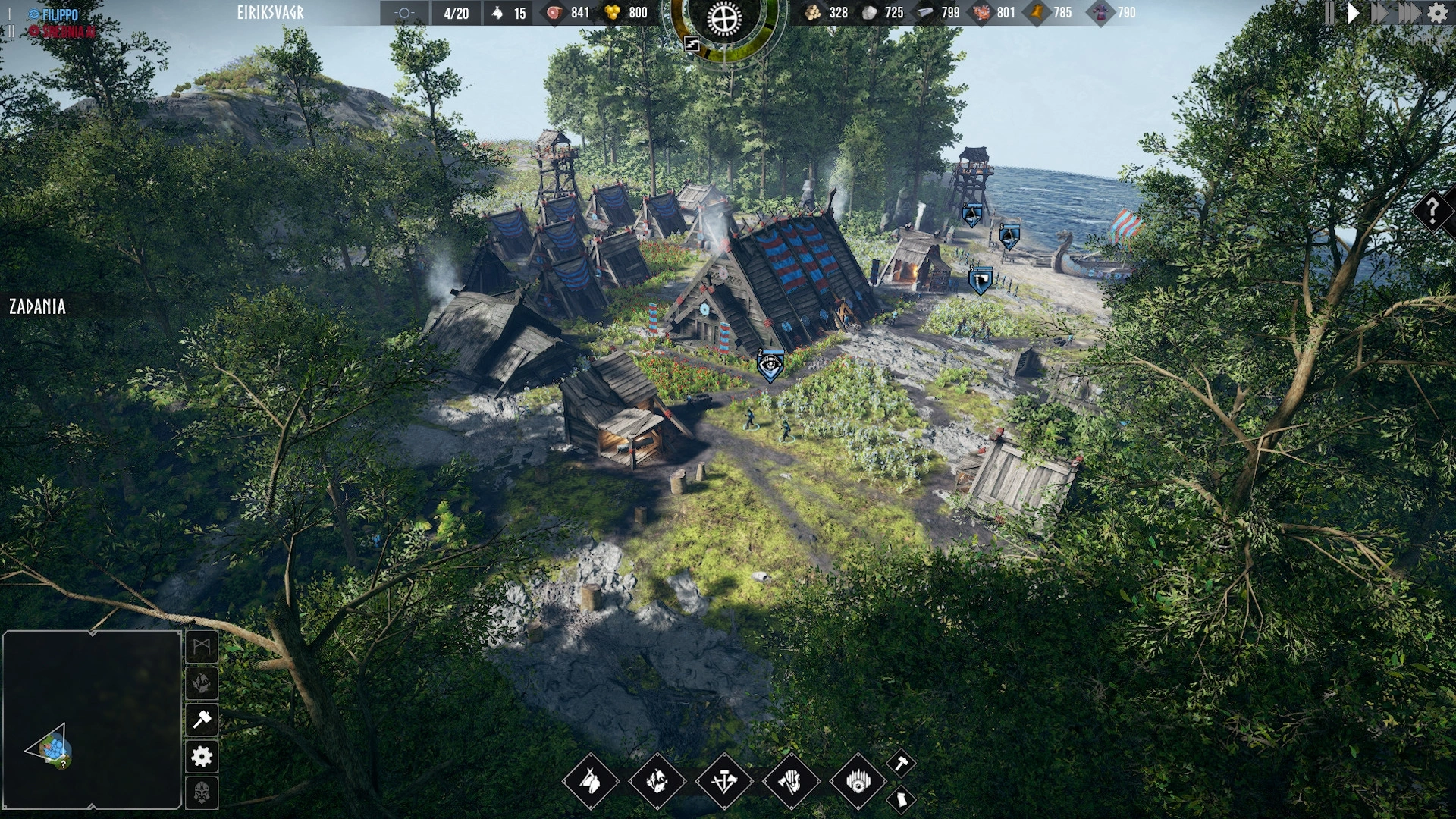Open the wolf head panel beside minimap
The width and height of the screenshot is (1456, 819).
[202, 683]
